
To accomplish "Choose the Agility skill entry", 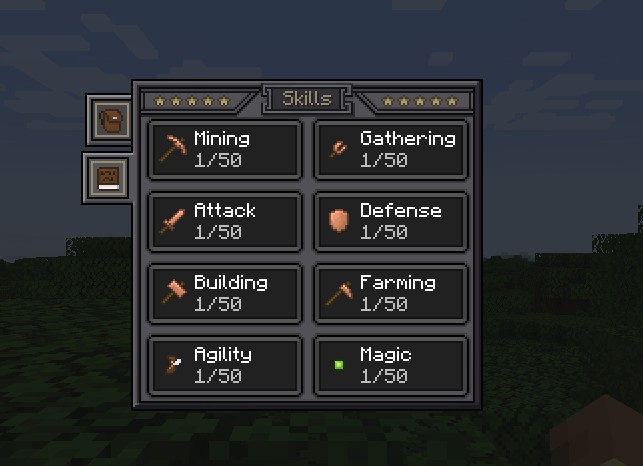I will (x=224, y=365).
